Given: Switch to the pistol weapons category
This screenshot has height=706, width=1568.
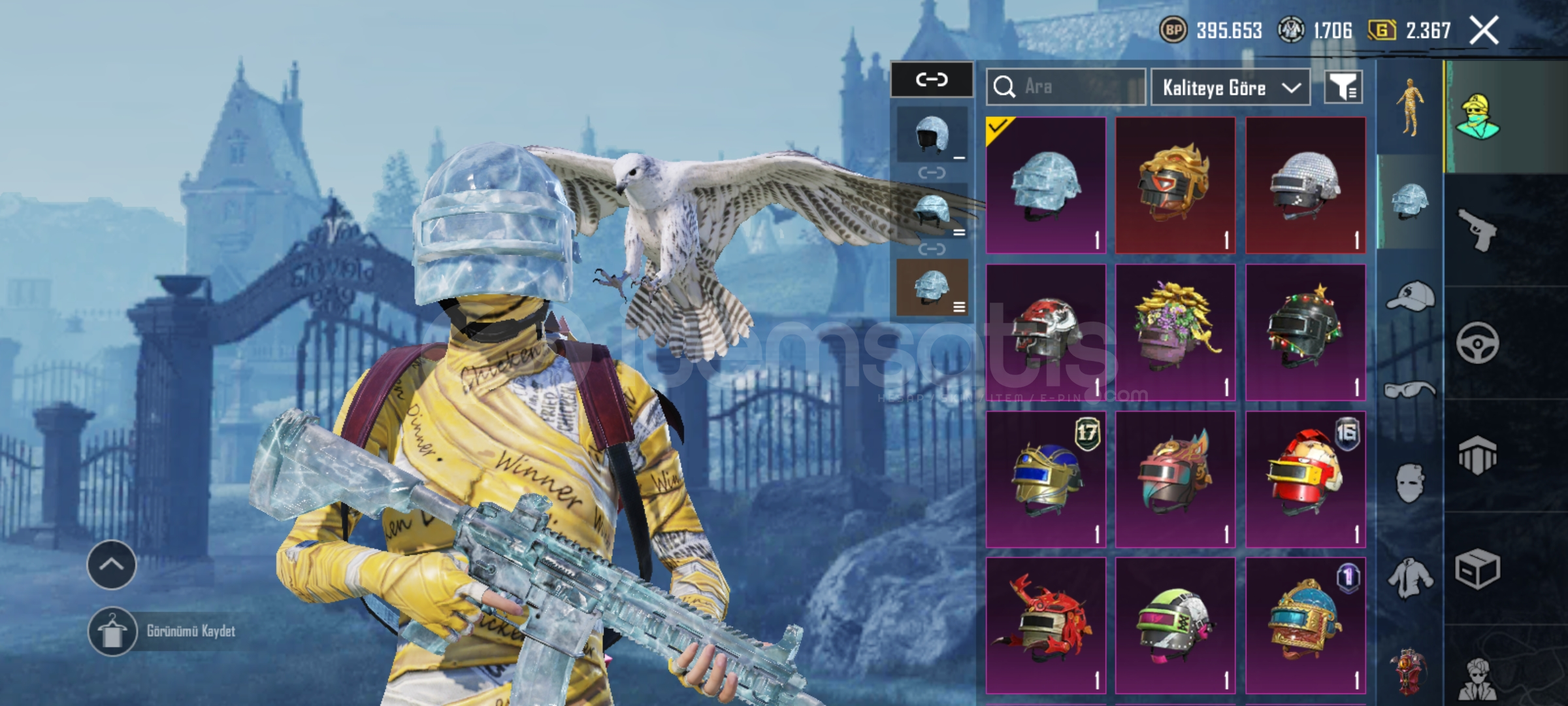Looking at the screenshot, I should pyautogui.click(x=1478, y=229).
